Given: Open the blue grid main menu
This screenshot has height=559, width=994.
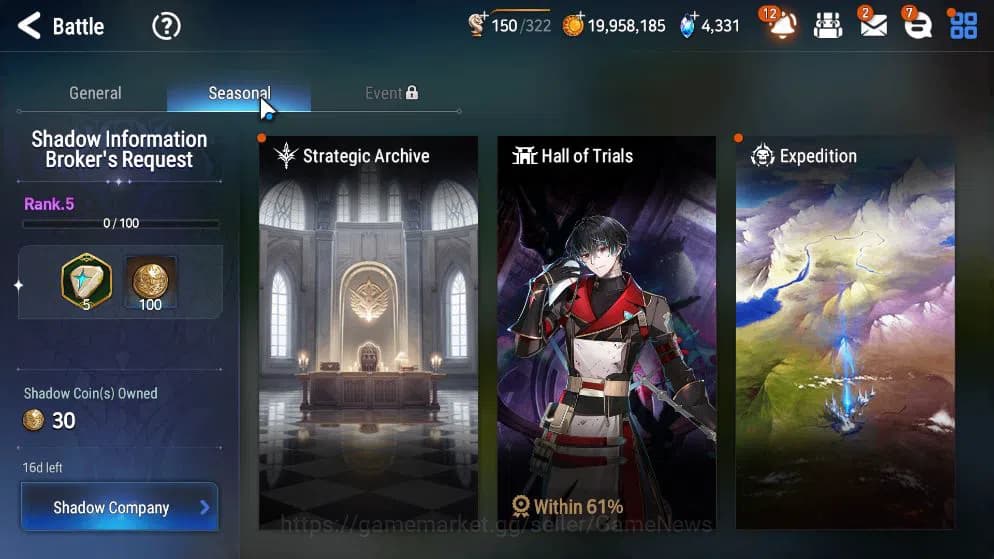Looking at the screenshot, I should (963, 26).
